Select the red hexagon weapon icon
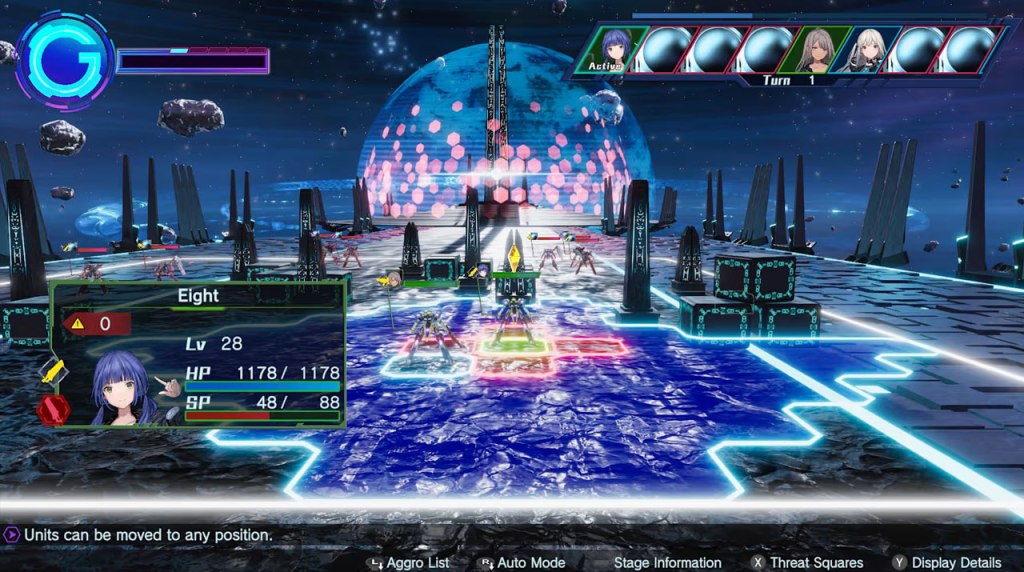Screen dimensions: 1024x572 pos(51,410)
